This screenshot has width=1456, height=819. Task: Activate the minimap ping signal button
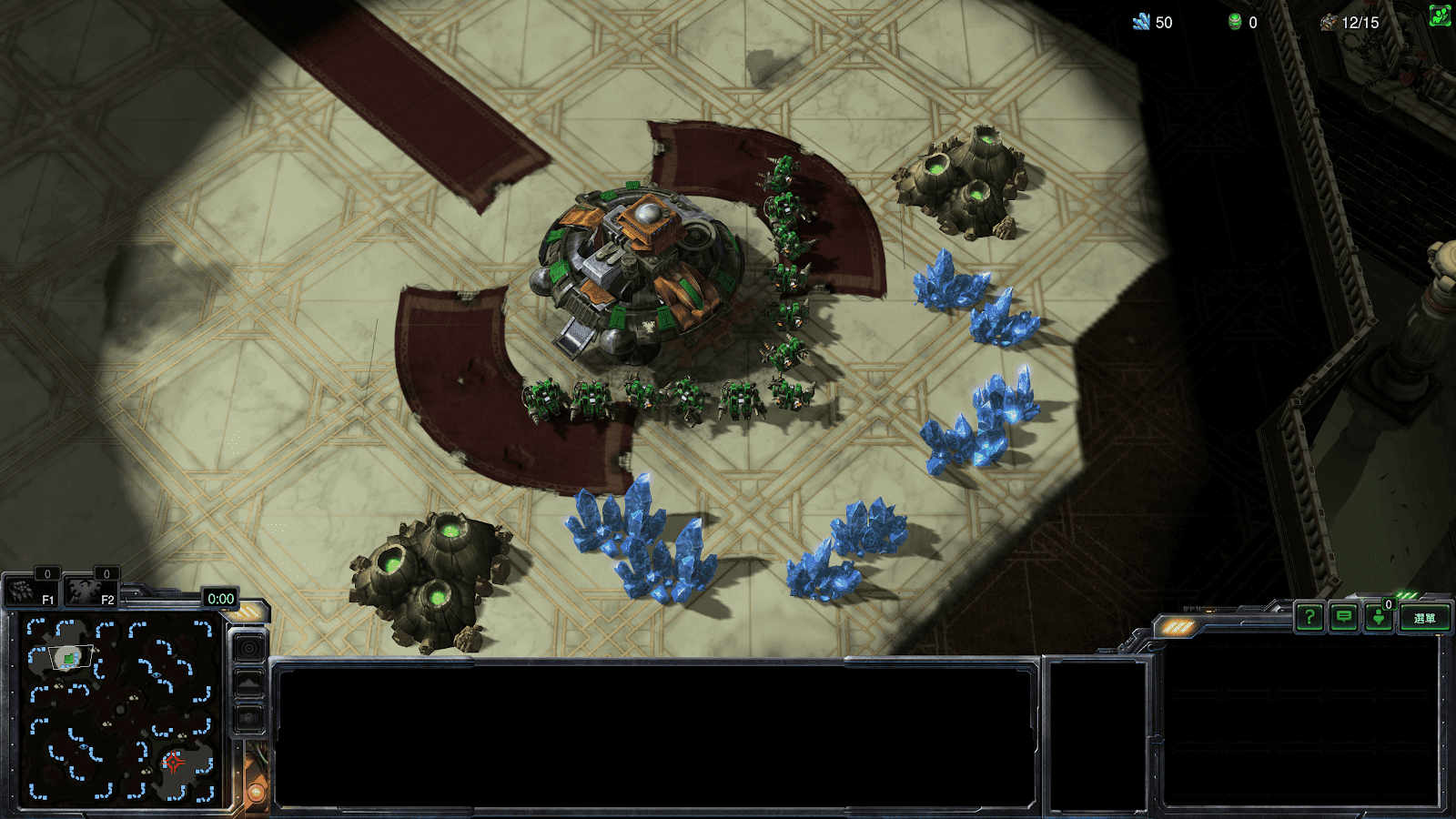249,648
